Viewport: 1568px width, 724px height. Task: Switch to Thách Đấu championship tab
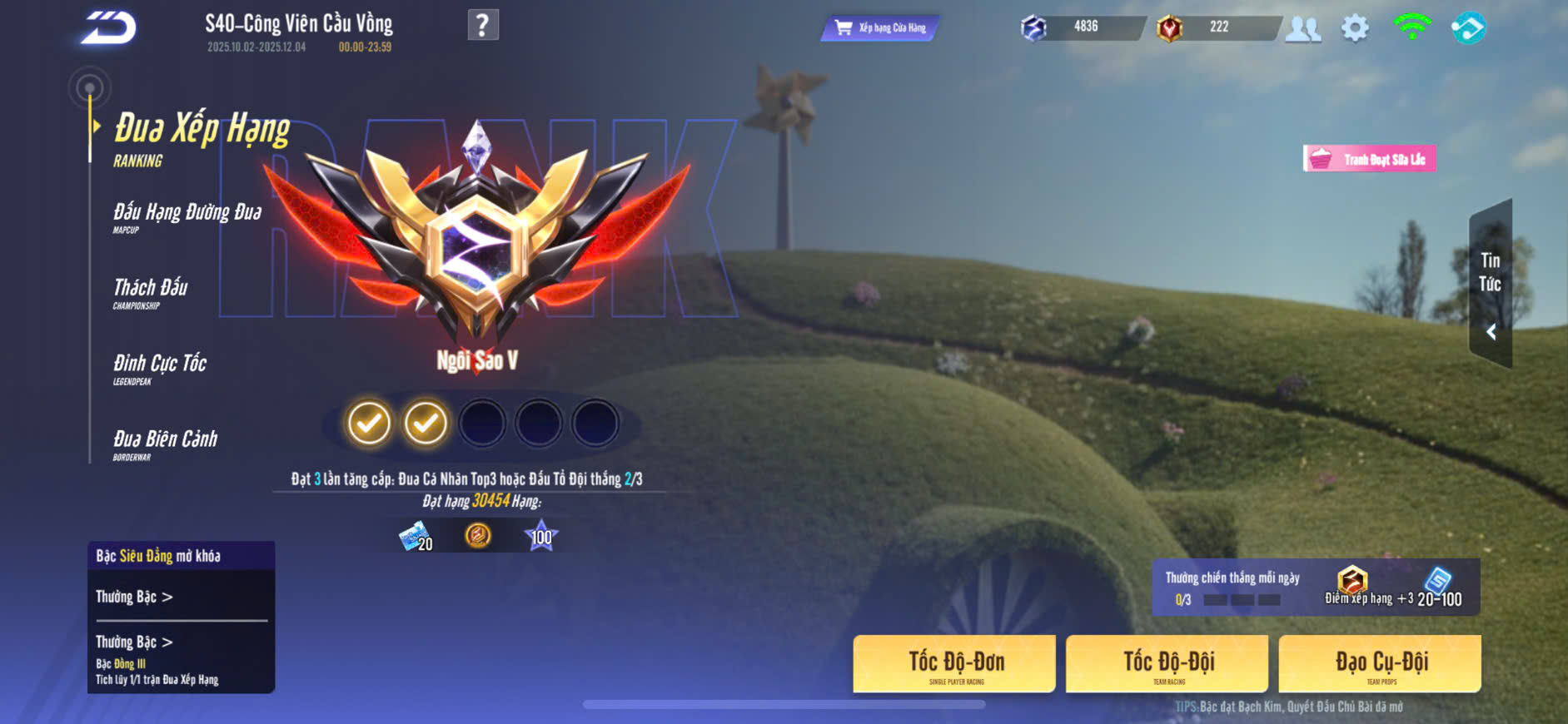coord(151,292)
